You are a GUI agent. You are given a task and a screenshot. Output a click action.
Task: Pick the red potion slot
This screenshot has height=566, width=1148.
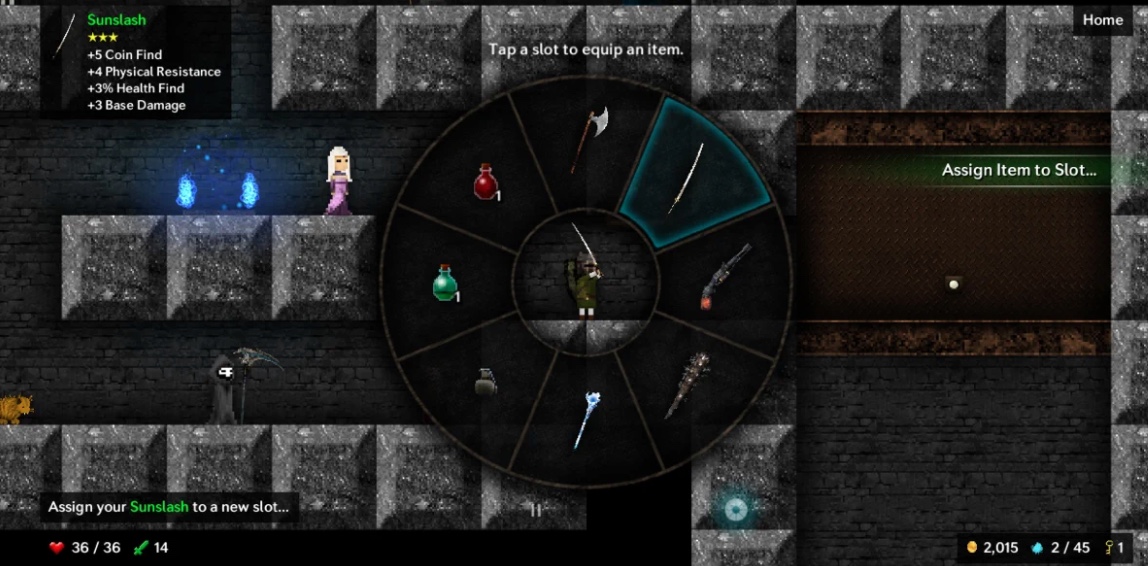(486, 182)
